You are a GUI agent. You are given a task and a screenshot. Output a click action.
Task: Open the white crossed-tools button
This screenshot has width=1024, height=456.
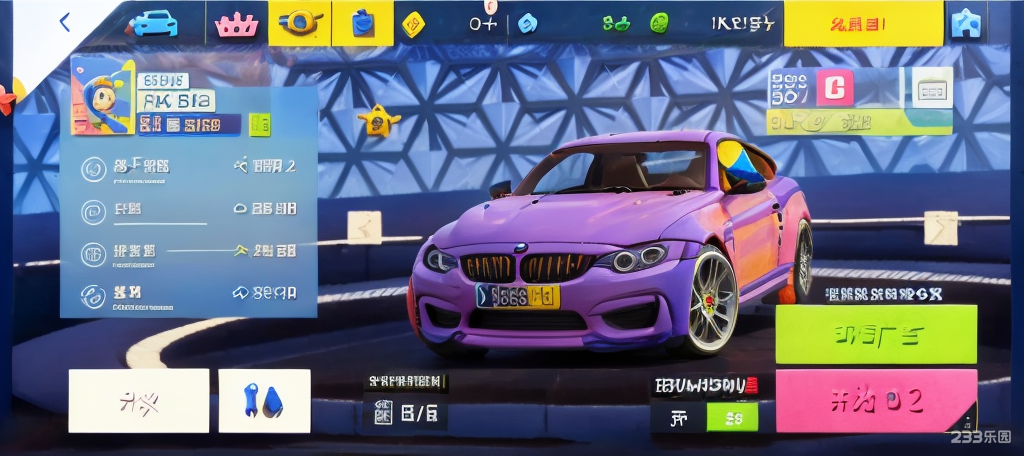(139, 401)
